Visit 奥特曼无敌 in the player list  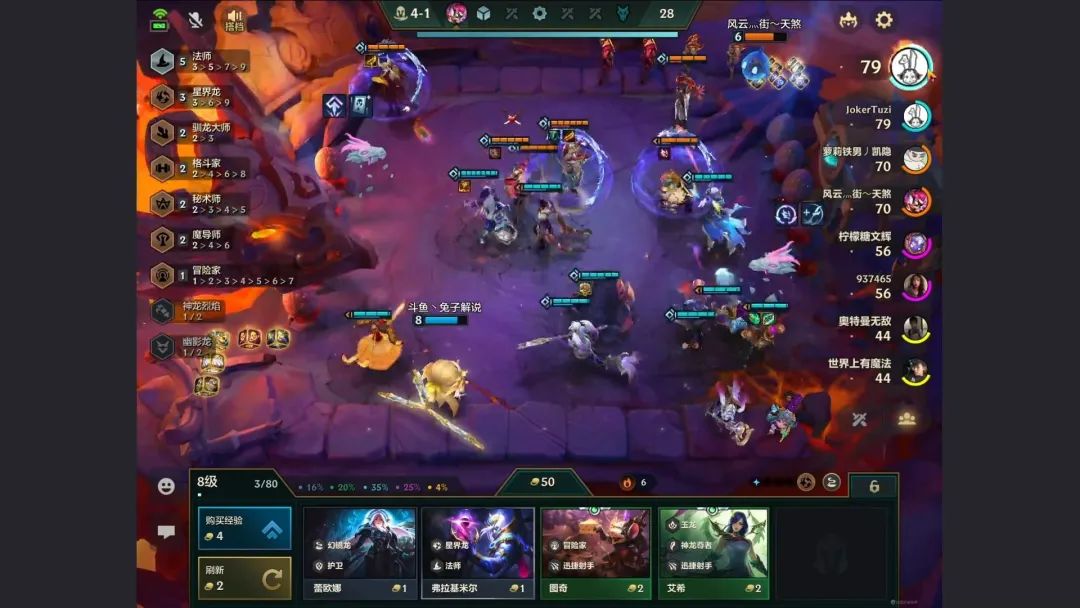(914, 329)
